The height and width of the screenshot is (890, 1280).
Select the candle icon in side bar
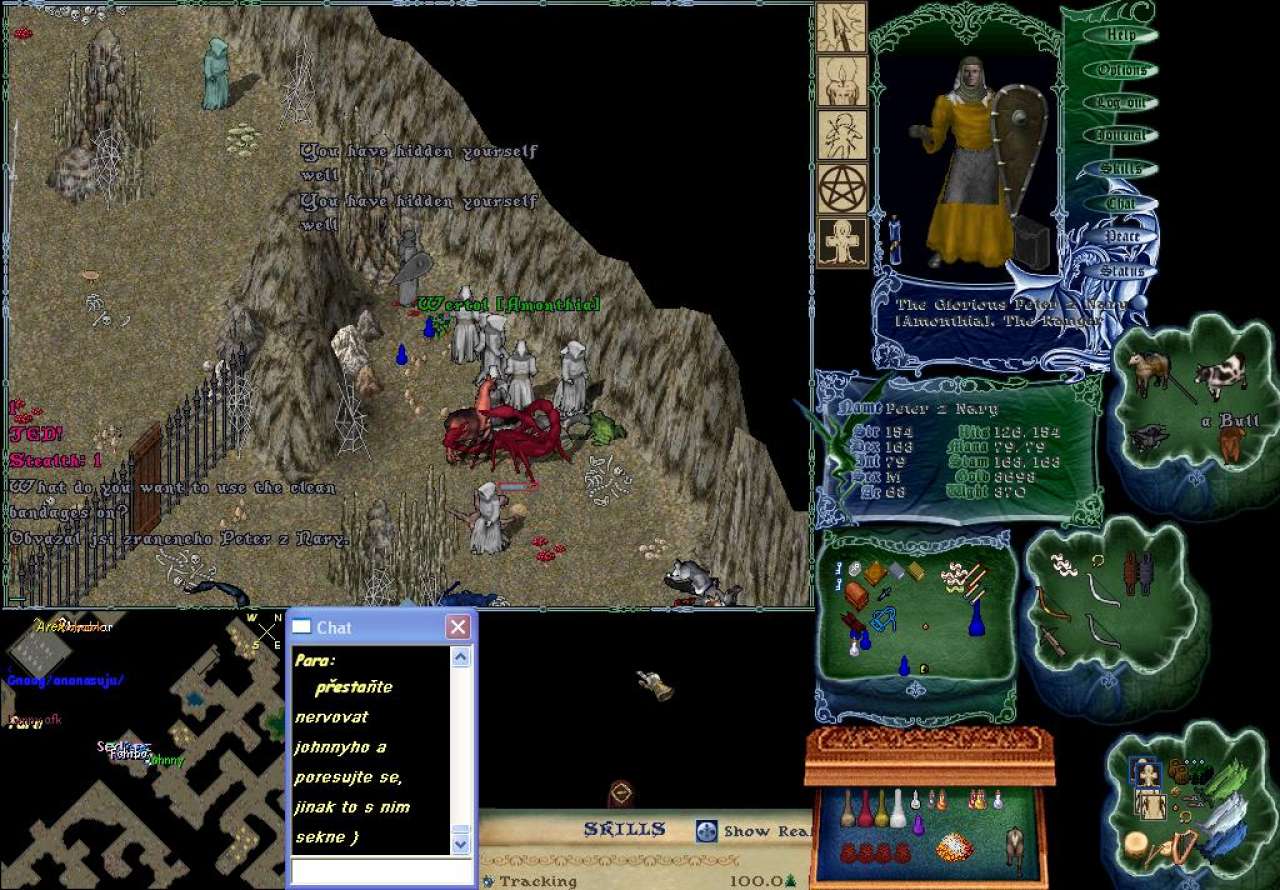(842, 81)
